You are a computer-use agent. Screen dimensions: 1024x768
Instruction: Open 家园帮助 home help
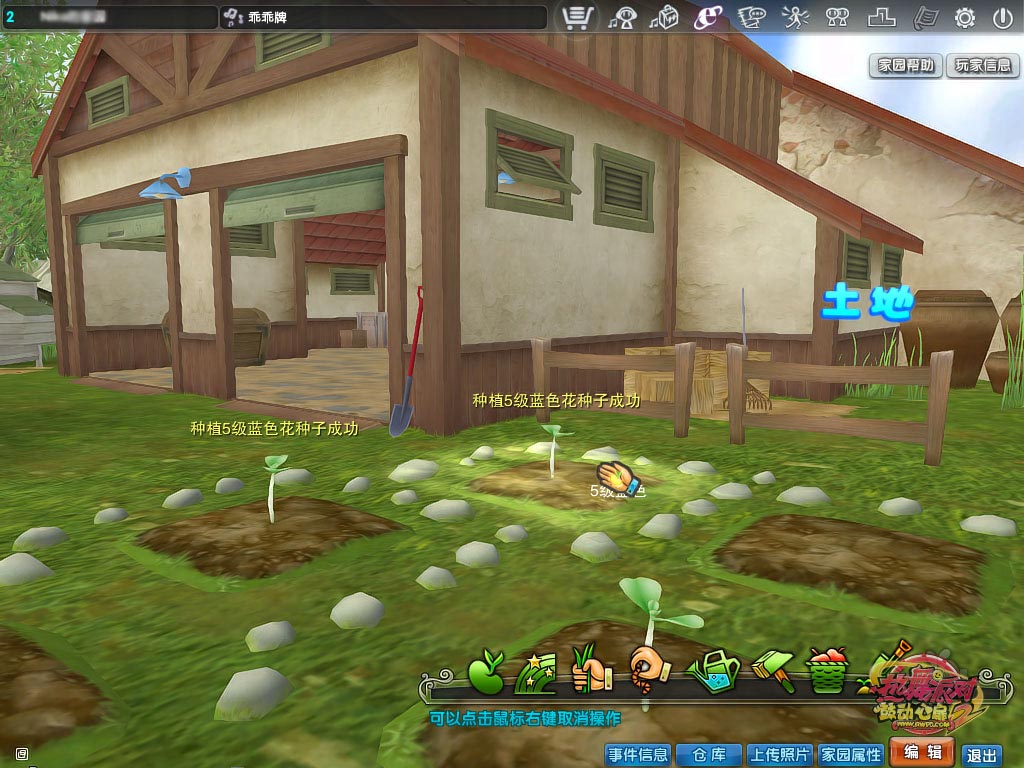click(x=906, y=65)
